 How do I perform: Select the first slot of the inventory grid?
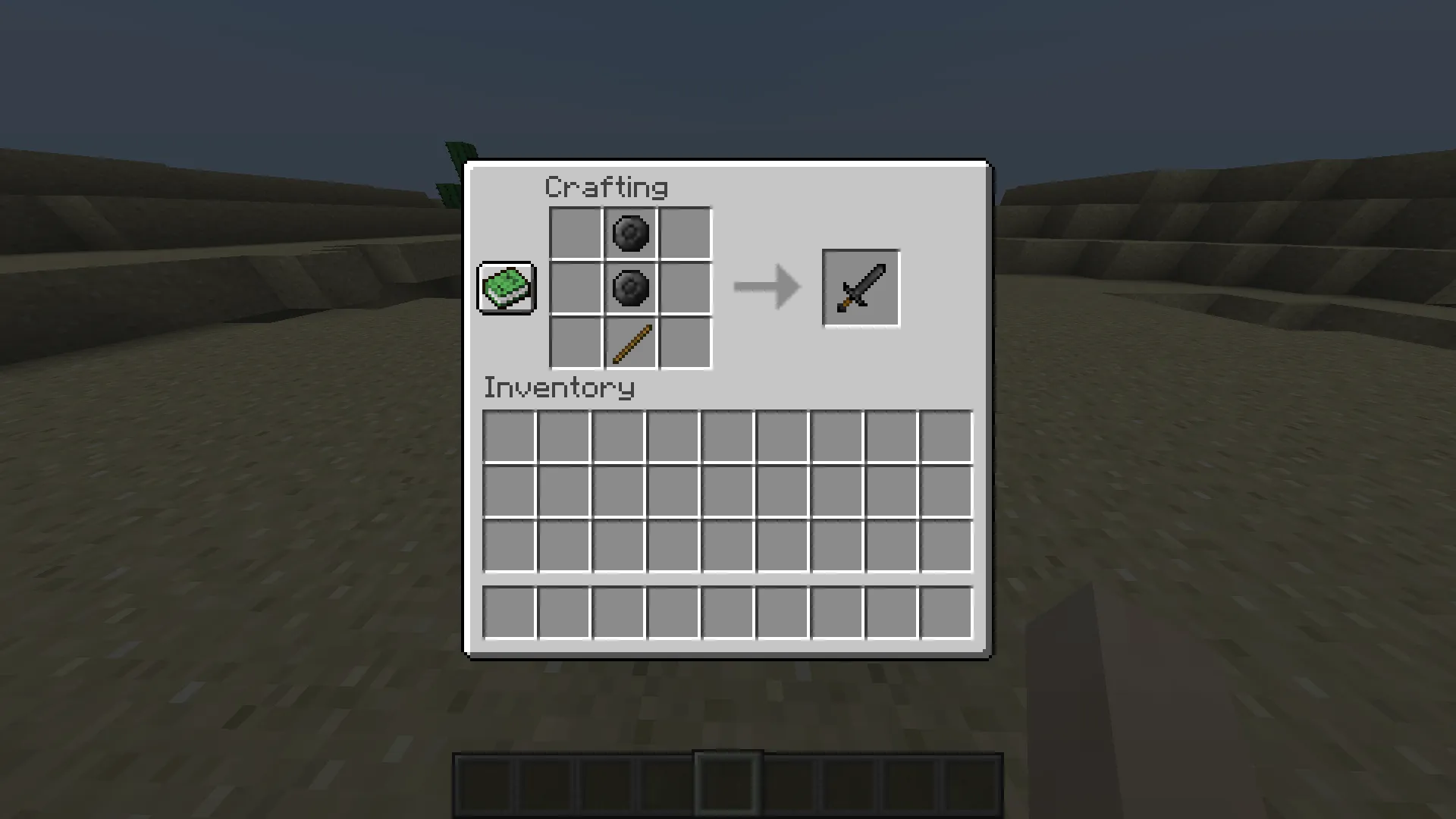pyautogui.click(x=510, y=434)
